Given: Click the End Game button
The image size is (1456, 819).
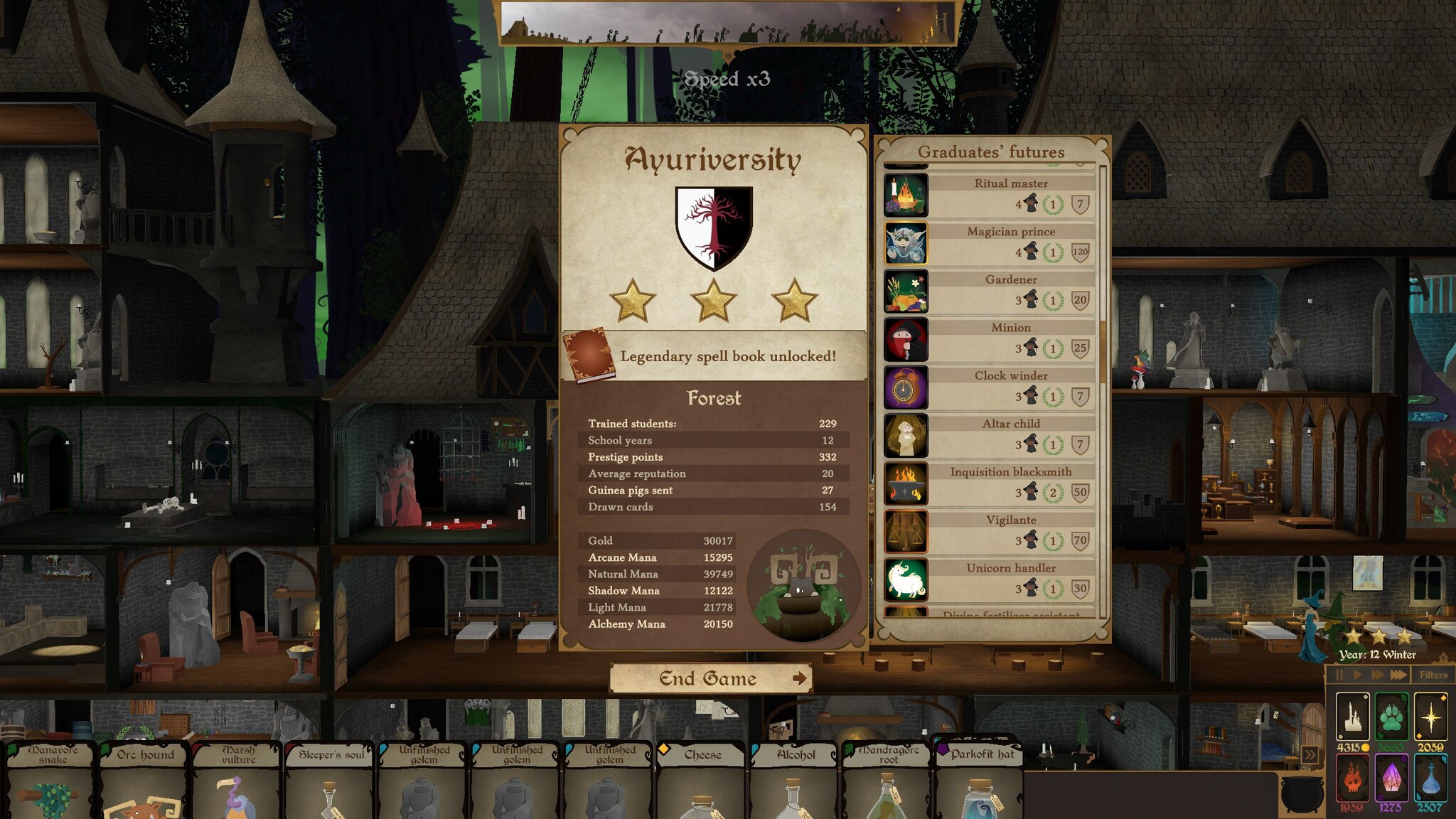Looking at the screenshot, I should pyautogui.click(x=710, y=679).
